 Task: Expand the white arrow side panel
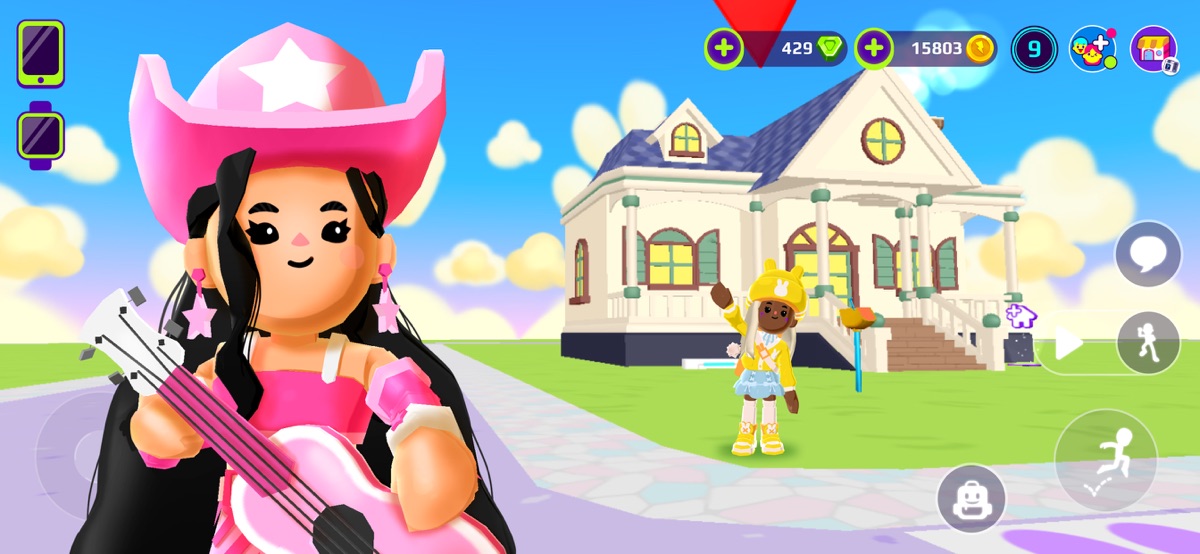pyautogui.click(x=1069, y=345)
